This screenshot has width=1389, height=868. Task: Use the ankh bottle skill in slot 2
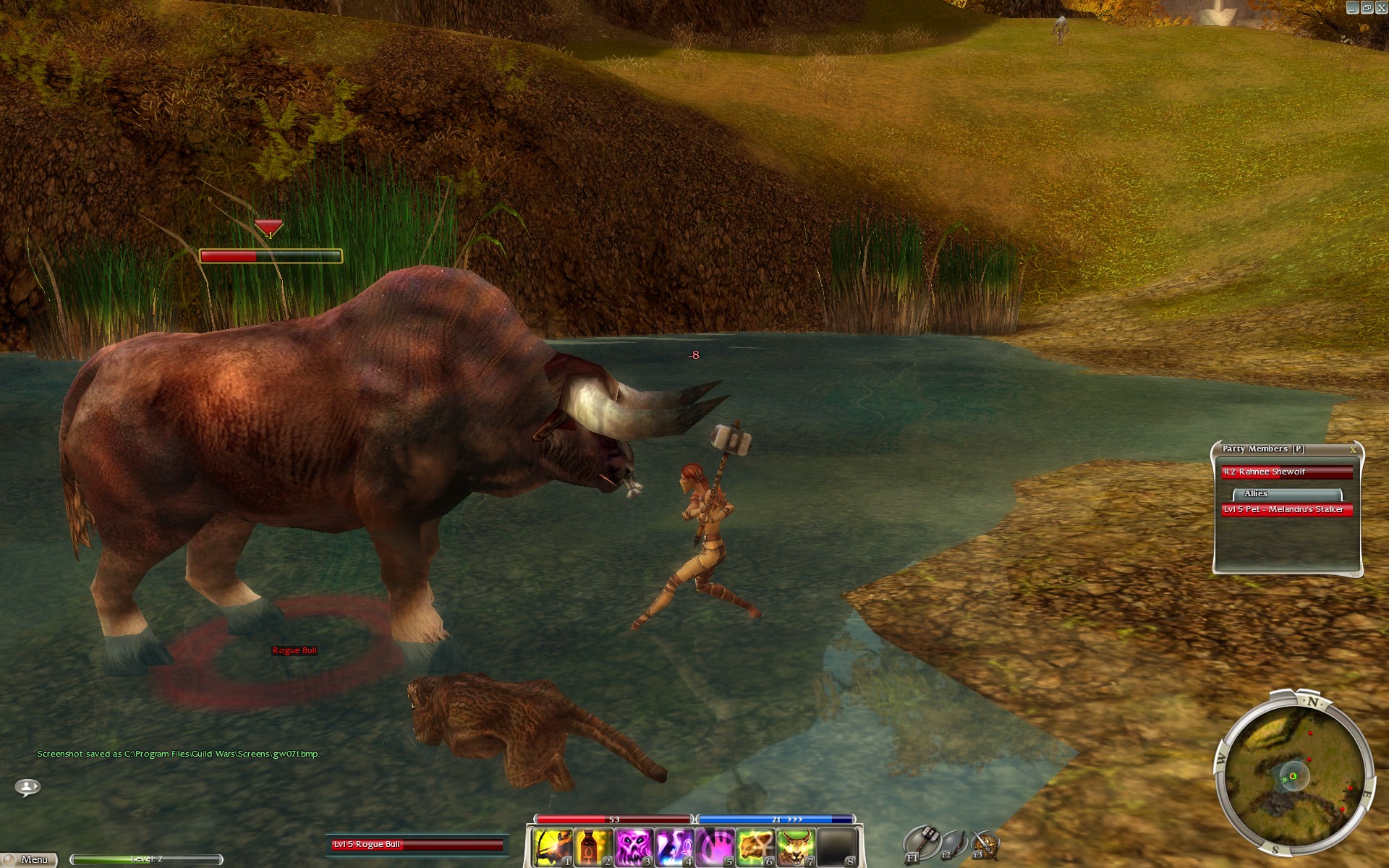[x=593, y=847]
